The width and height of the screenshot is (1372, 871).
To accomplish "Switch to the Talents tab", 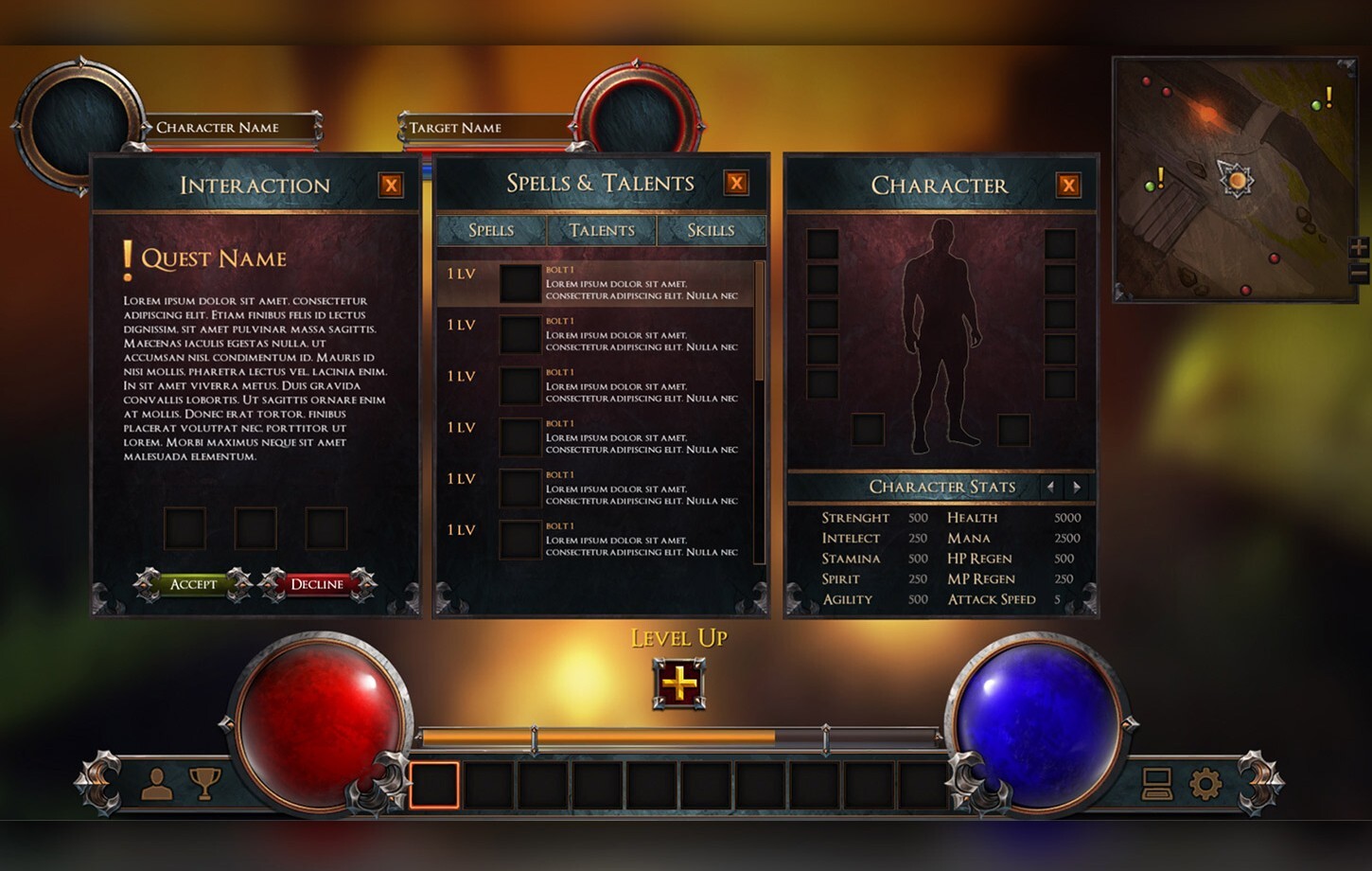I will [601, 230].
